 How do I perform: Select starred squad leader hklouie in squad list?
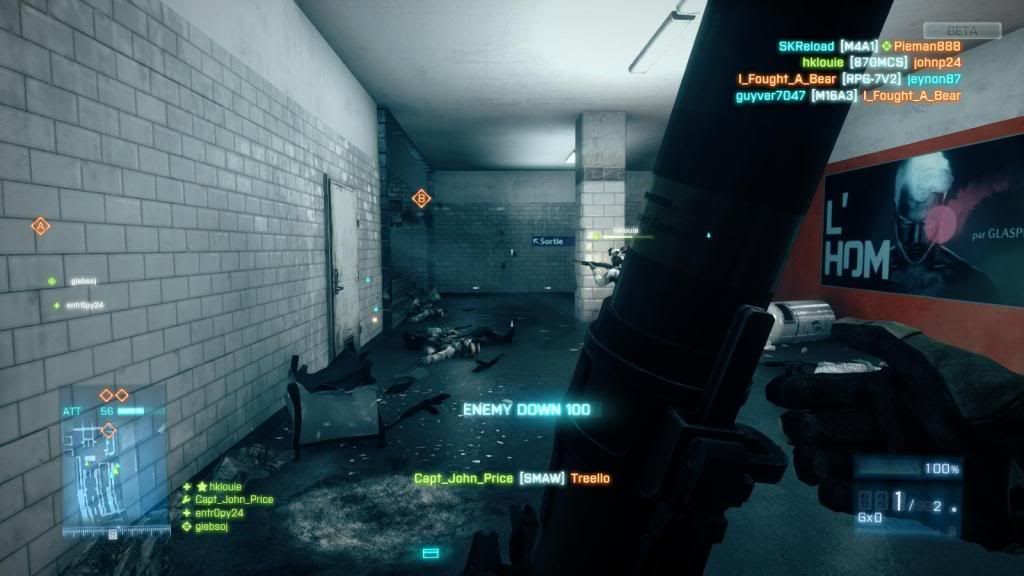[x=219, y=487]
